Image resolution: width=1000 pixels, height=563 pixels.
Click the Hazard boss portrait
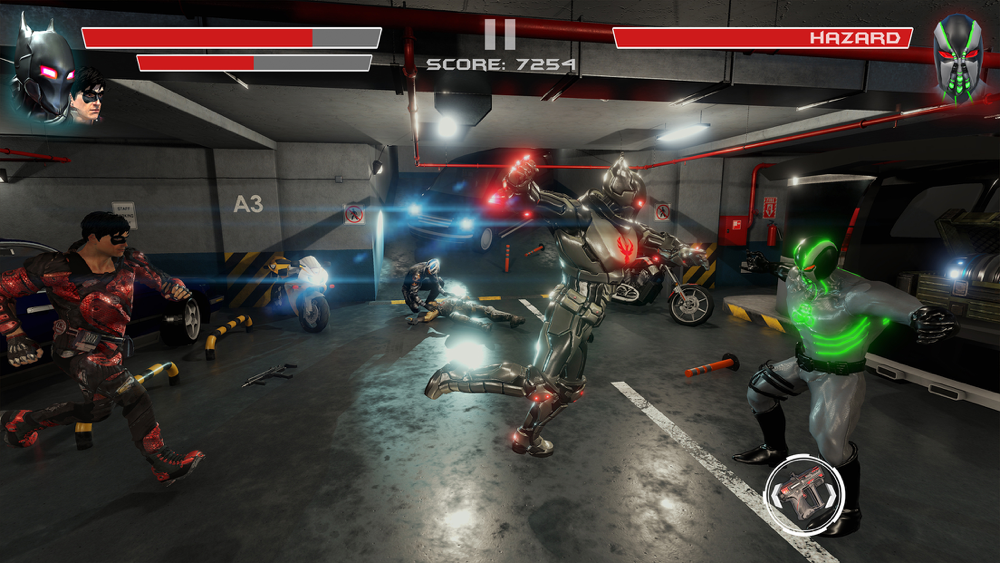click(957, 57)
